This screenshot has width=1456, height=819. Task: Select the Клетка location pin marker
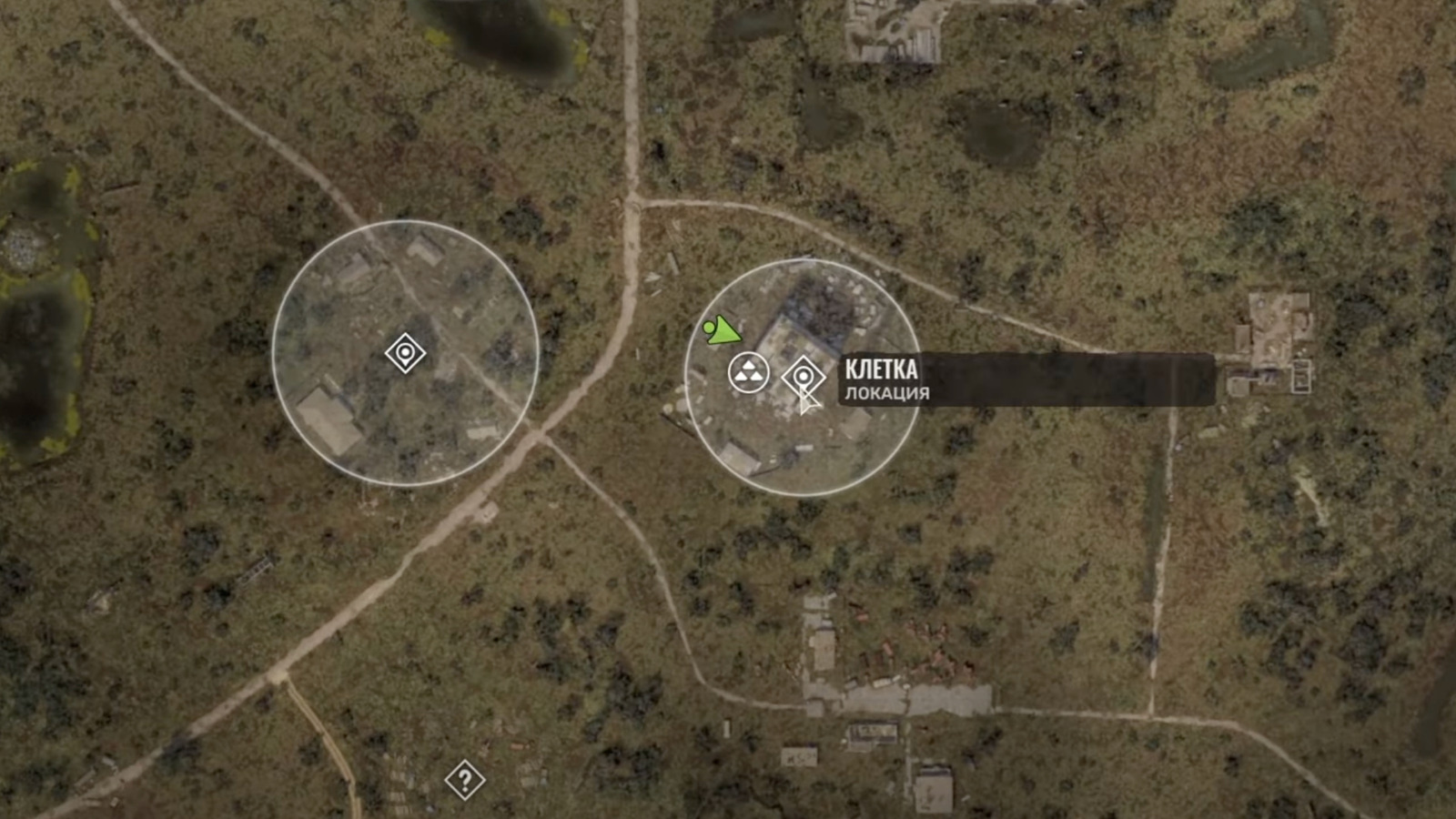tap(803, 376)
